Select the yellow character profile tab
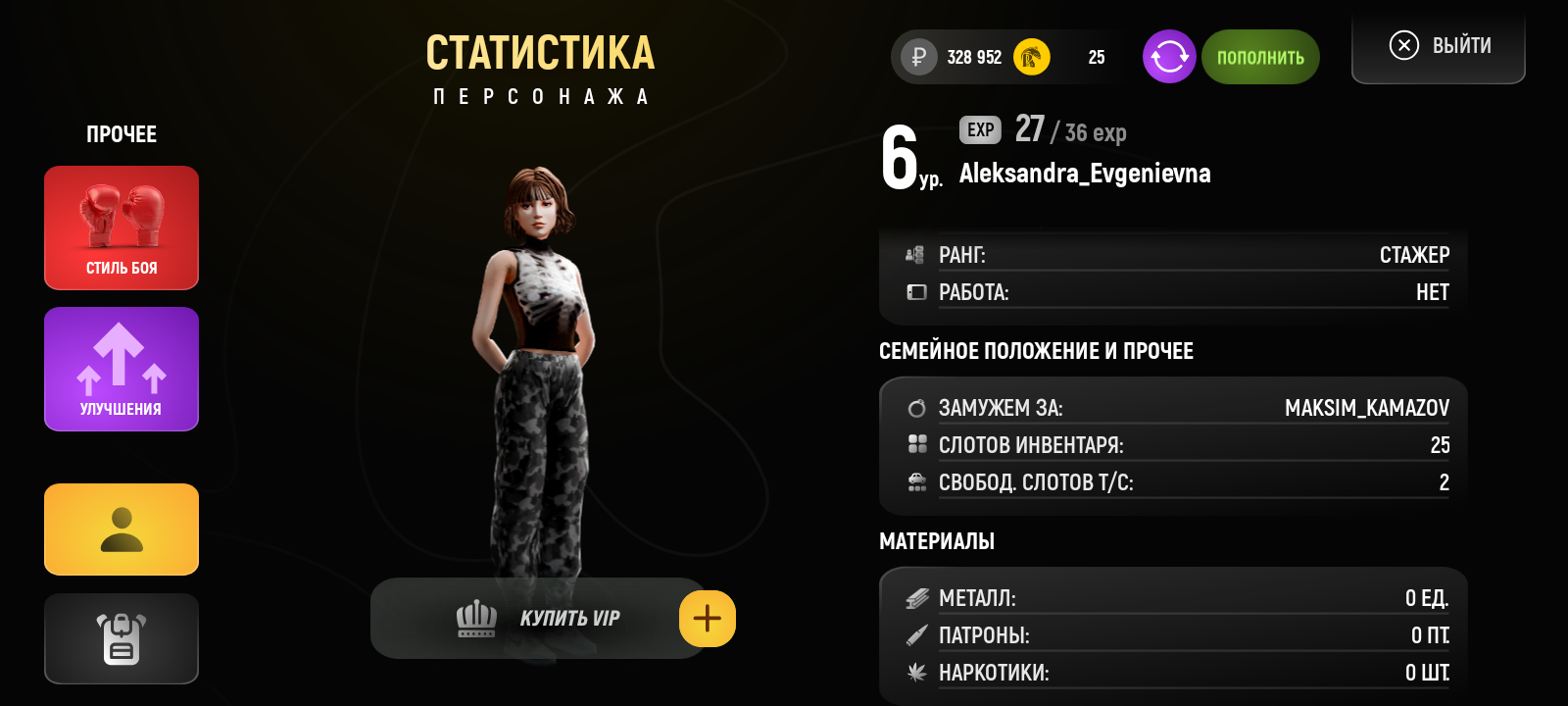Viewport: 1568px width, 706px height. point(122,529)
